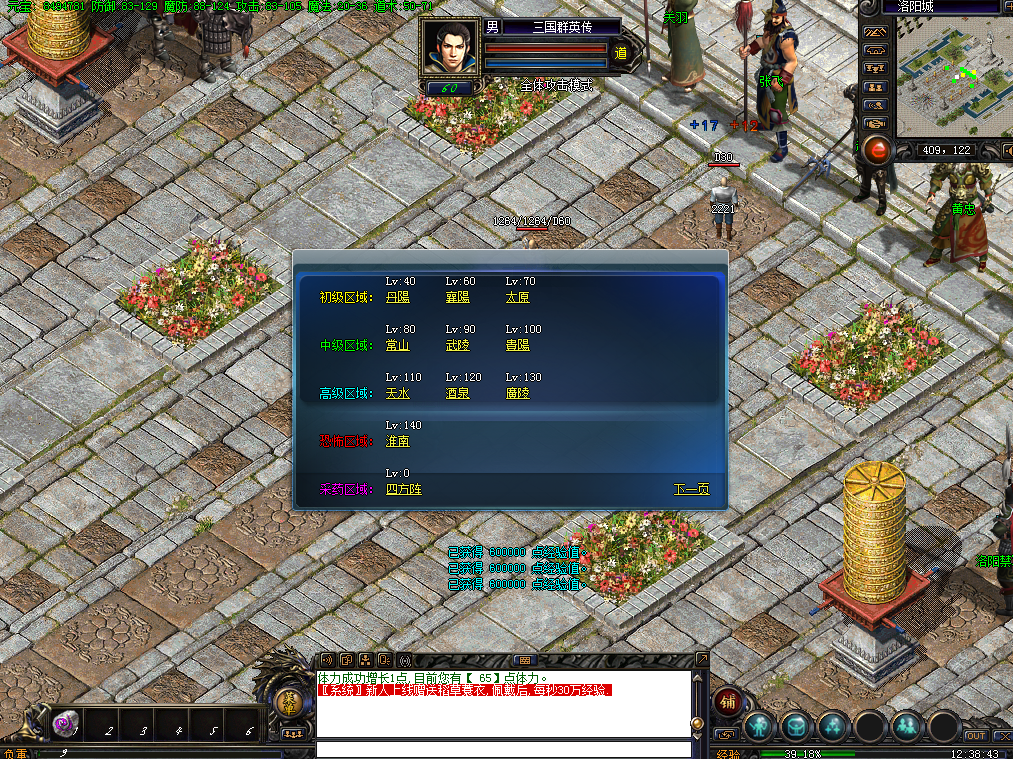Select 酒泉 in the advanced zone
This screenshot has height=759, width=1013.
click(x=457, y=393)
